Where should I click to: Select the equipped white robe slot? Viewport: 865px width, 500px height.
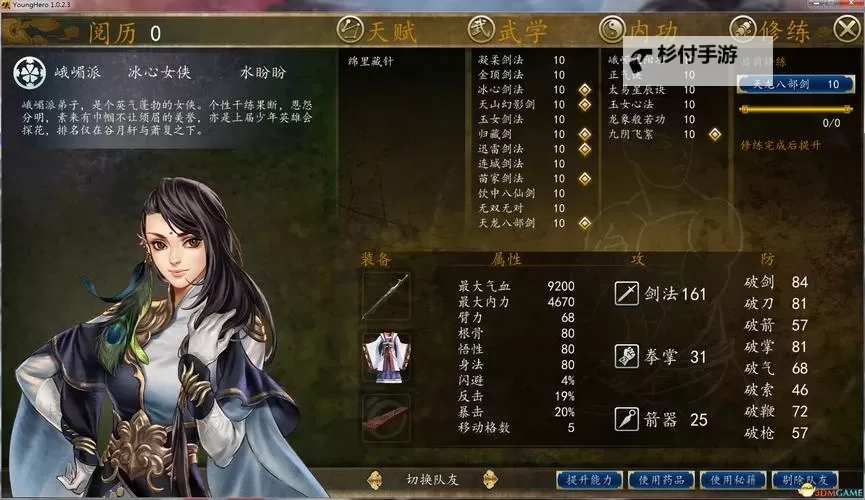[385, 357]
